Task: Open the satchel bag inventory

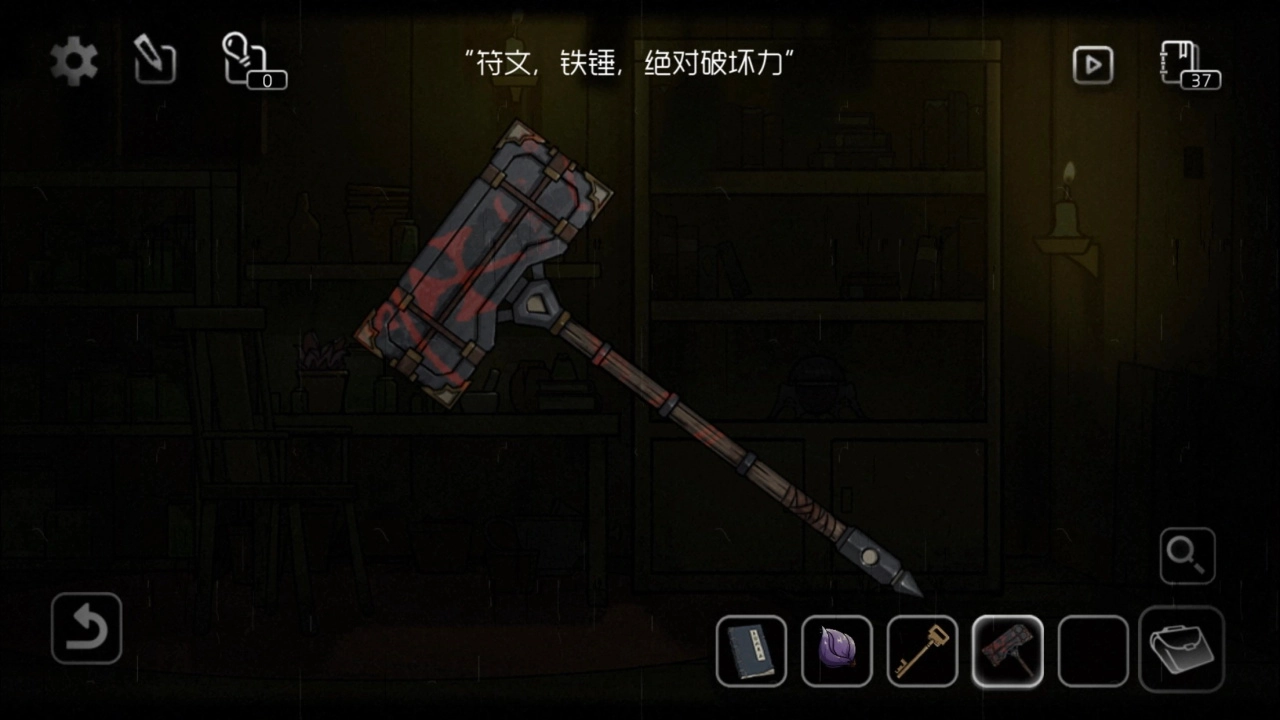Action: 1181,649
